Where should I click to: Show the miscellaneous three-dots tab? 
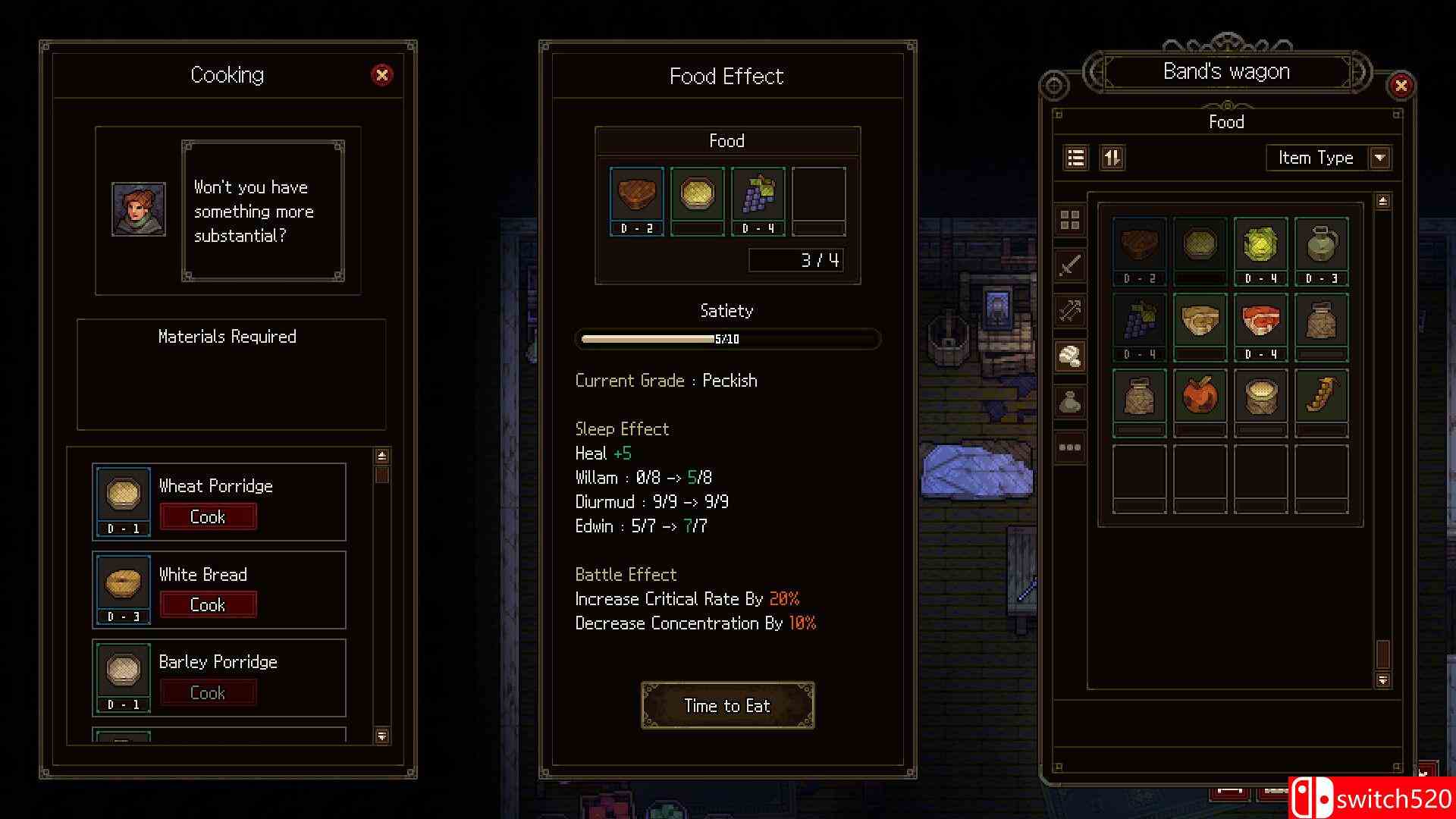click(x=1069, y=447)
